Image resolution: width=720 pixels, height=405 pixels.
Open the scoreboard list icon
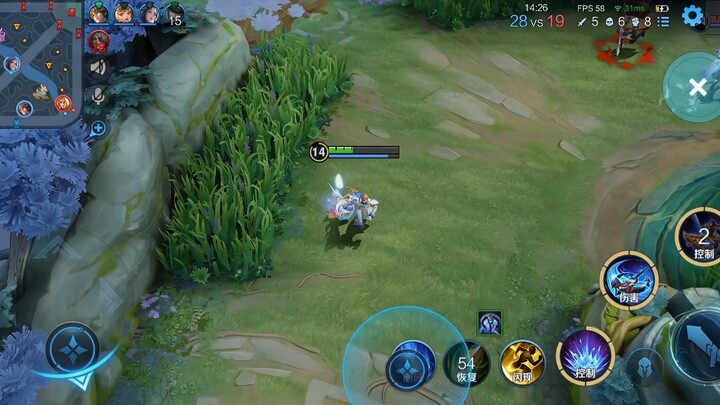pos(664,21)
